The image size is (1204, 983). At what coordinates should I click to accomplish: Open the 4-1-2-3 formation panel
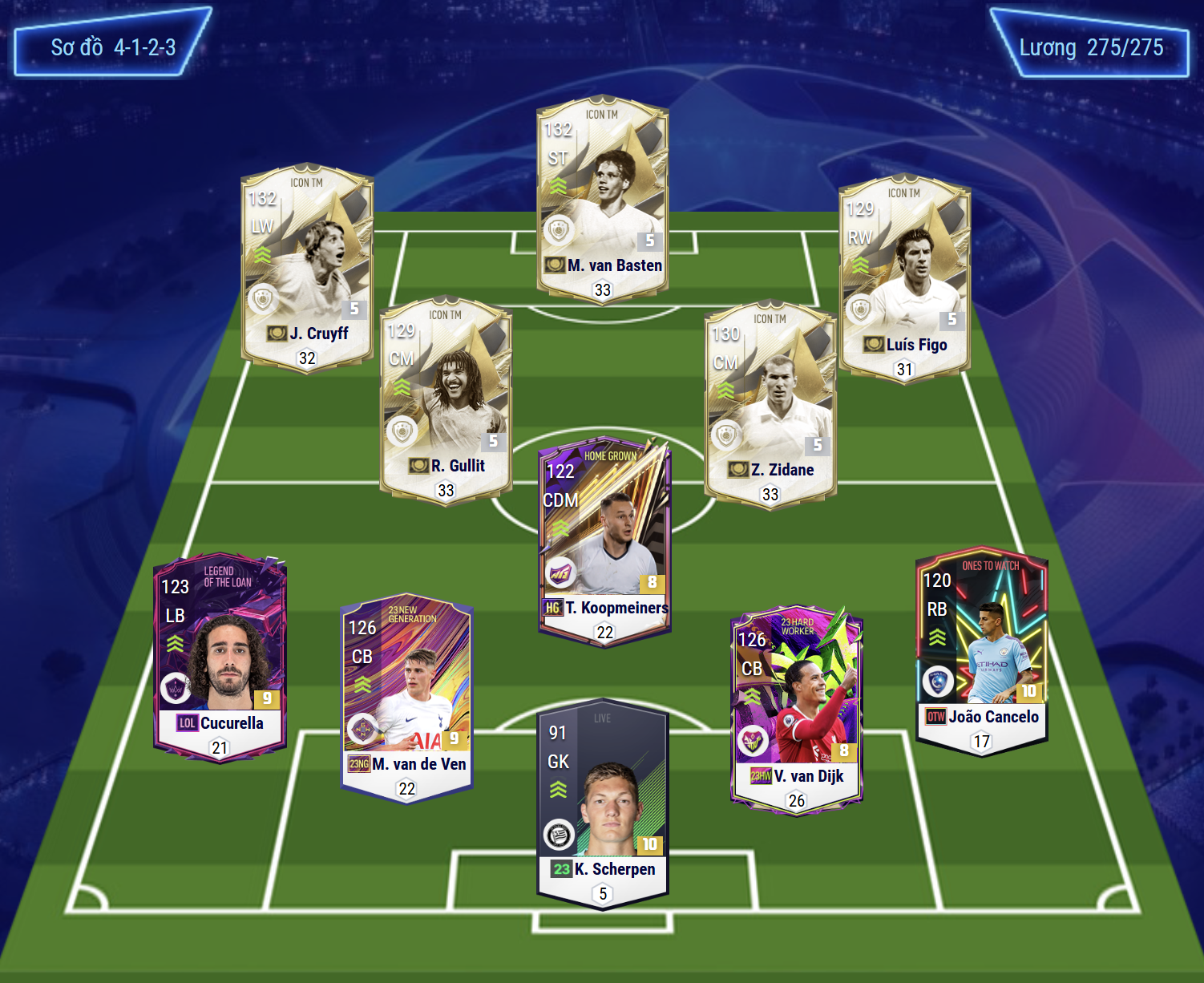pos(113,47)
